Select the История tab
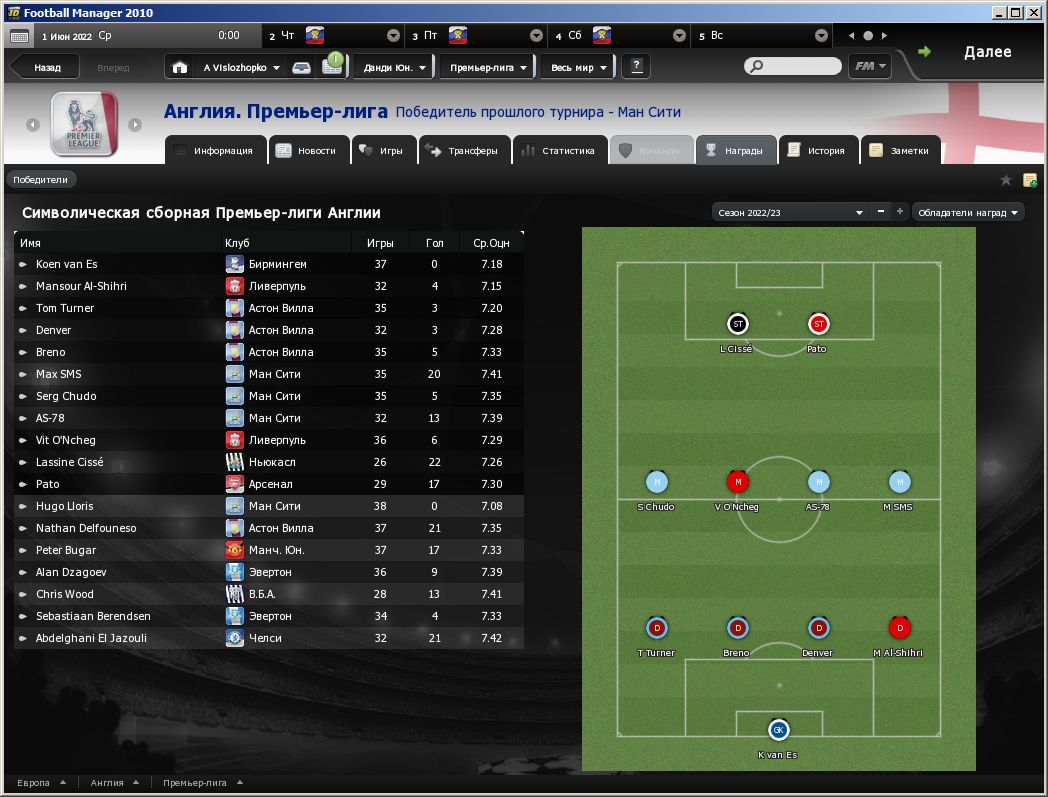The image size is (1048, 797). [817, 151]
